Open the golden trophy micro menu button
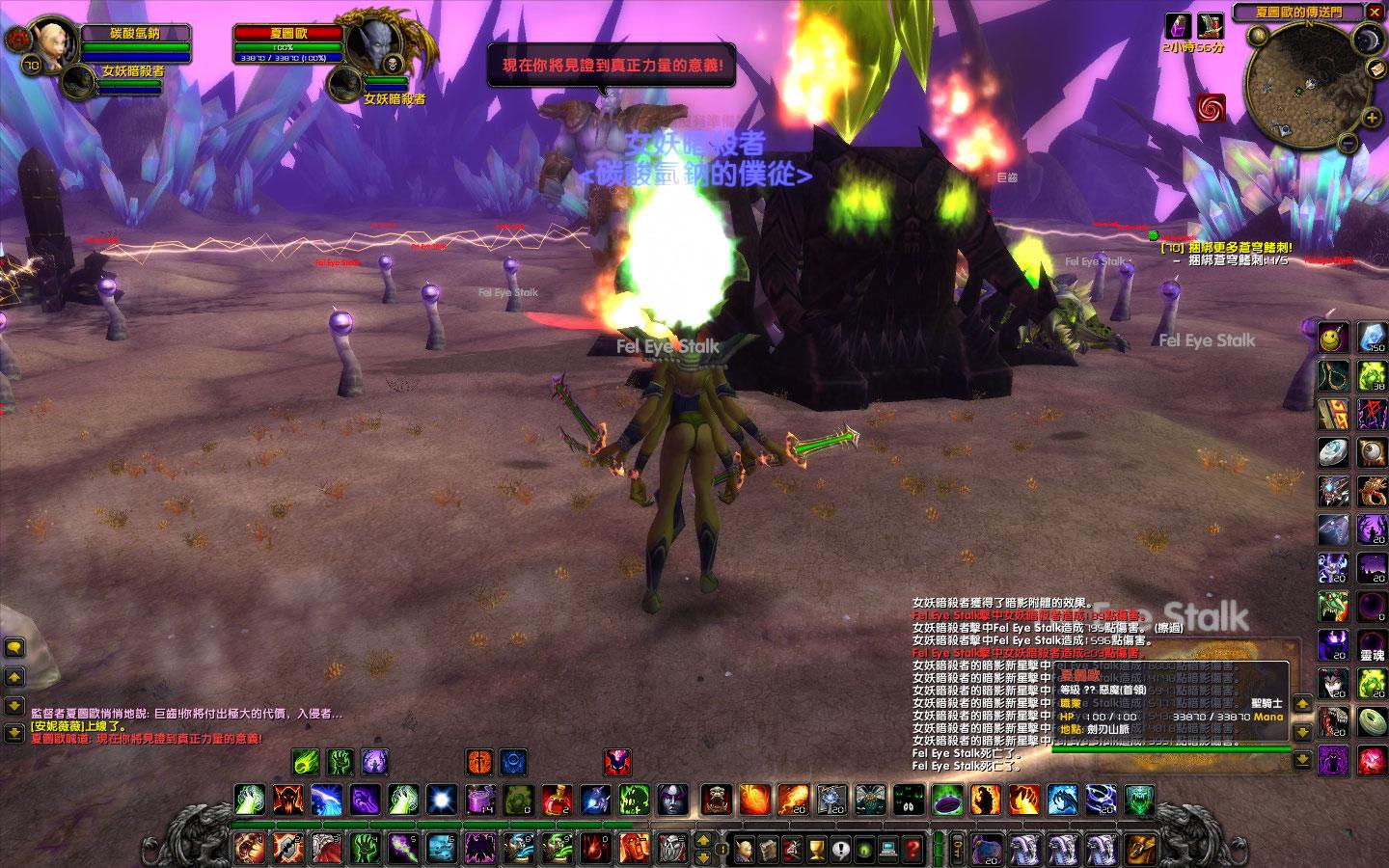Image resolution: width=1389 pixels, height=868 pixels. (816, 850)
